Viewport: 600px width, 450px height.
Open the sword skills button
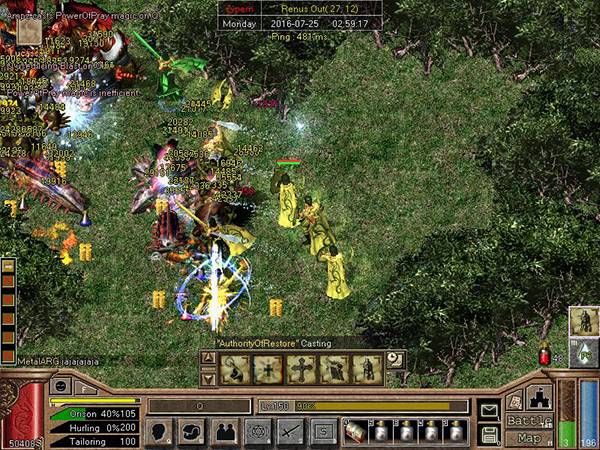coord(290,432)
